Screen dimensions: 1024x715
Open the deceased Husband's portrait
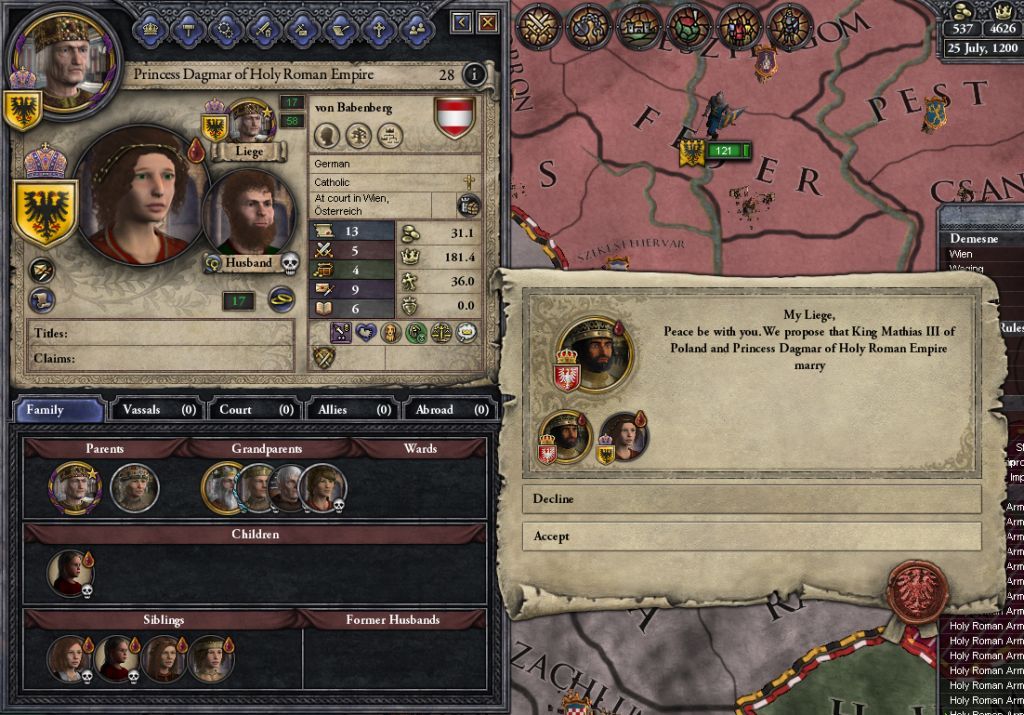pyautogui.click(x=247, y=212)
